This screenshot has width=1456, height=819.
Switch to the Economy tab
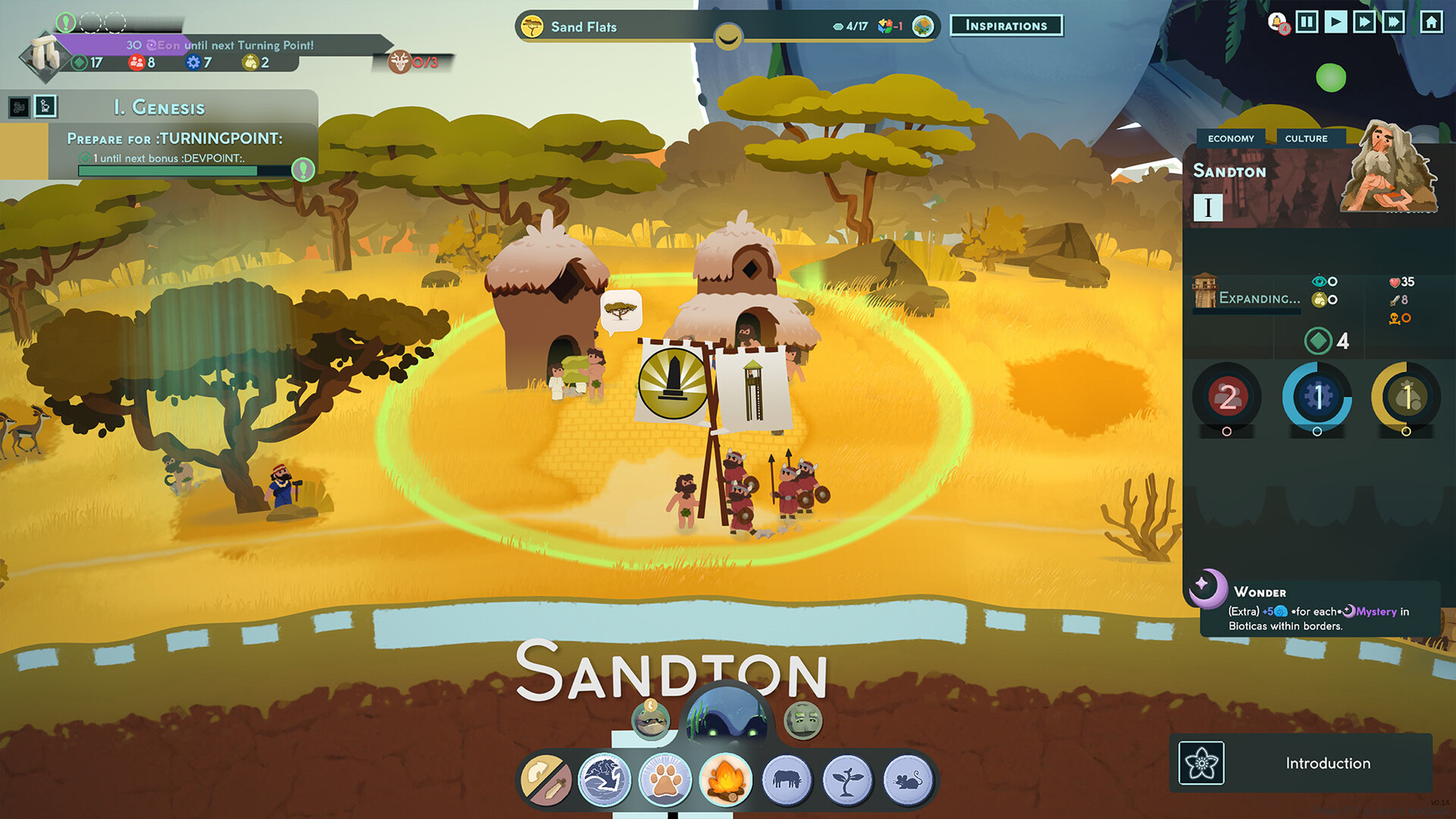[1232, 138]
